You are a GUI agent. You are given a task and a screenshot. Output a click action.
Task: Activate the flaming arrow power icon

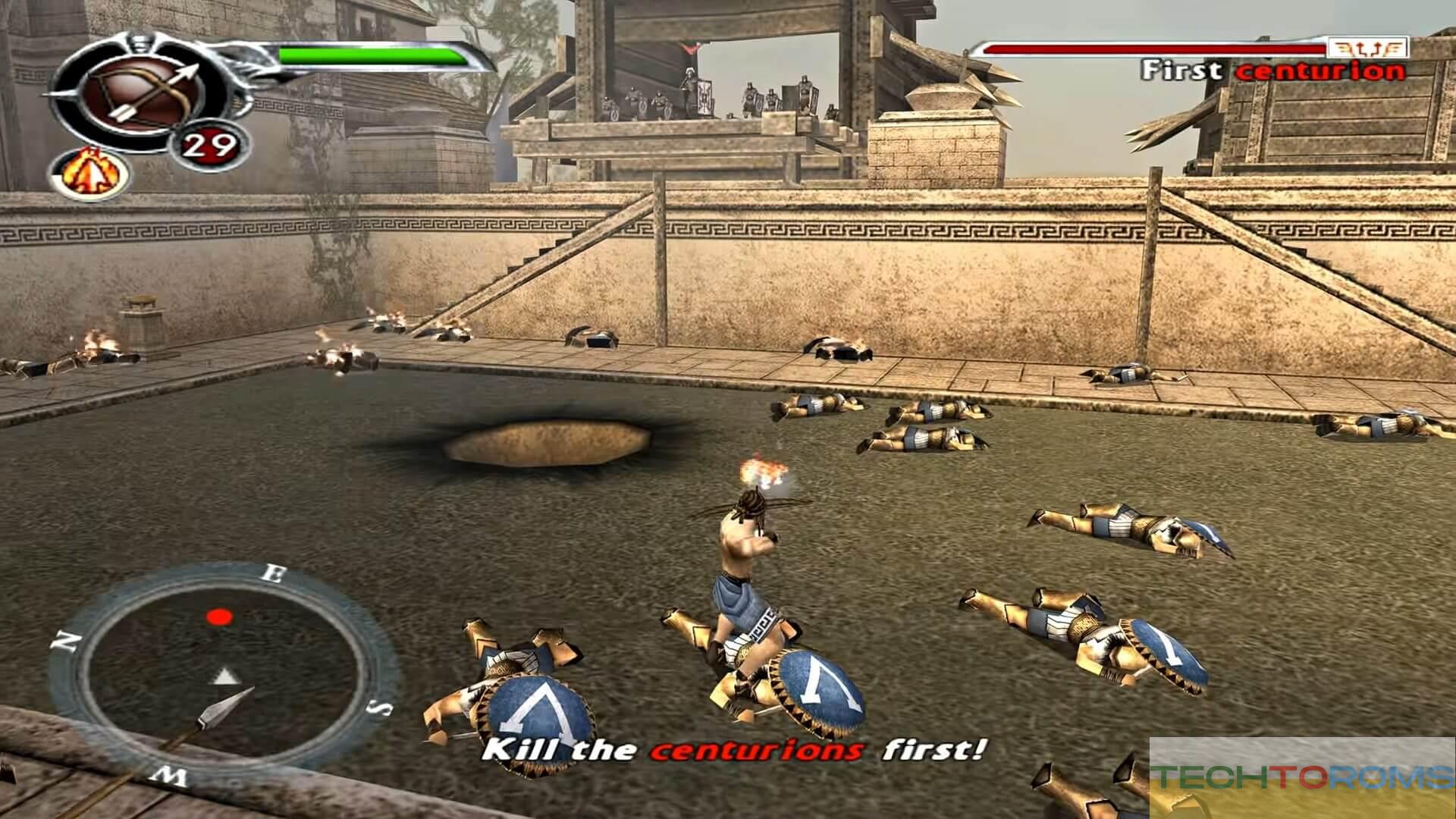[x=90, y=174]
